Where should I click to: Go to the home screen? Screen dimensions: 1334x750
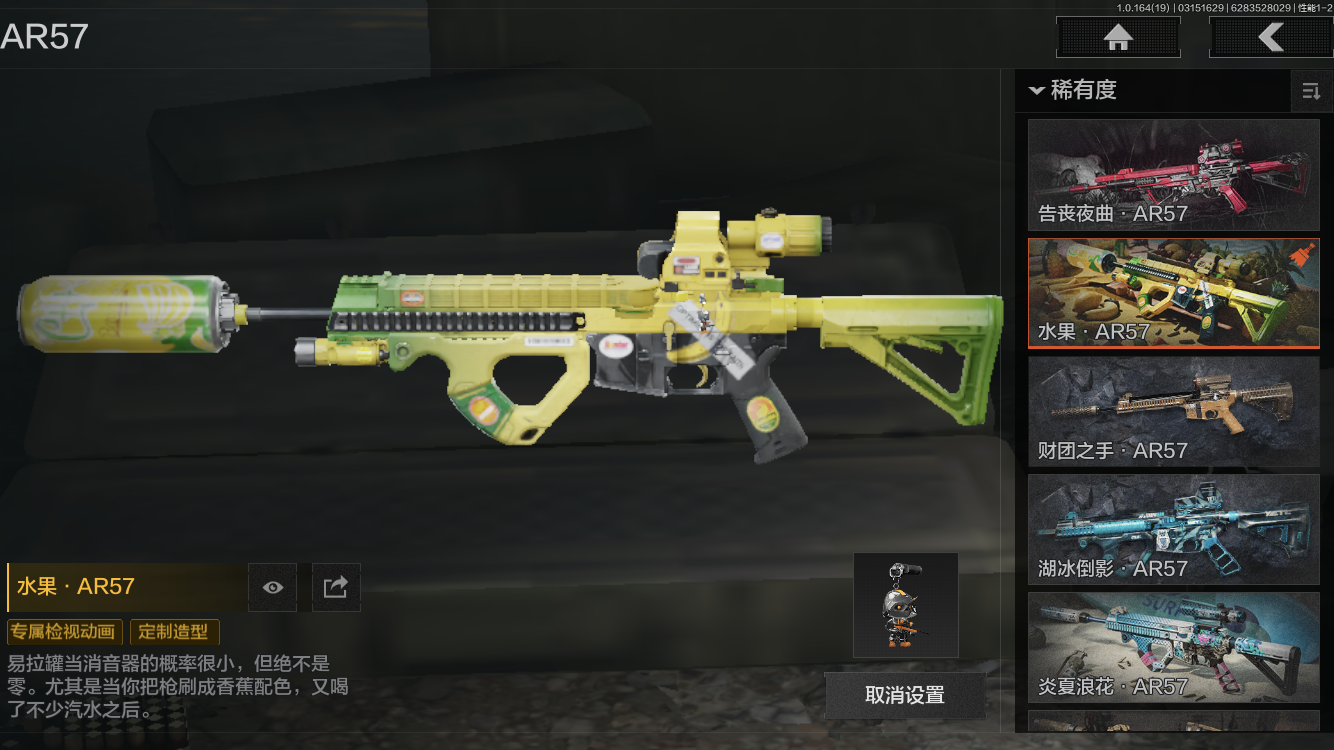coord(1118,38)
